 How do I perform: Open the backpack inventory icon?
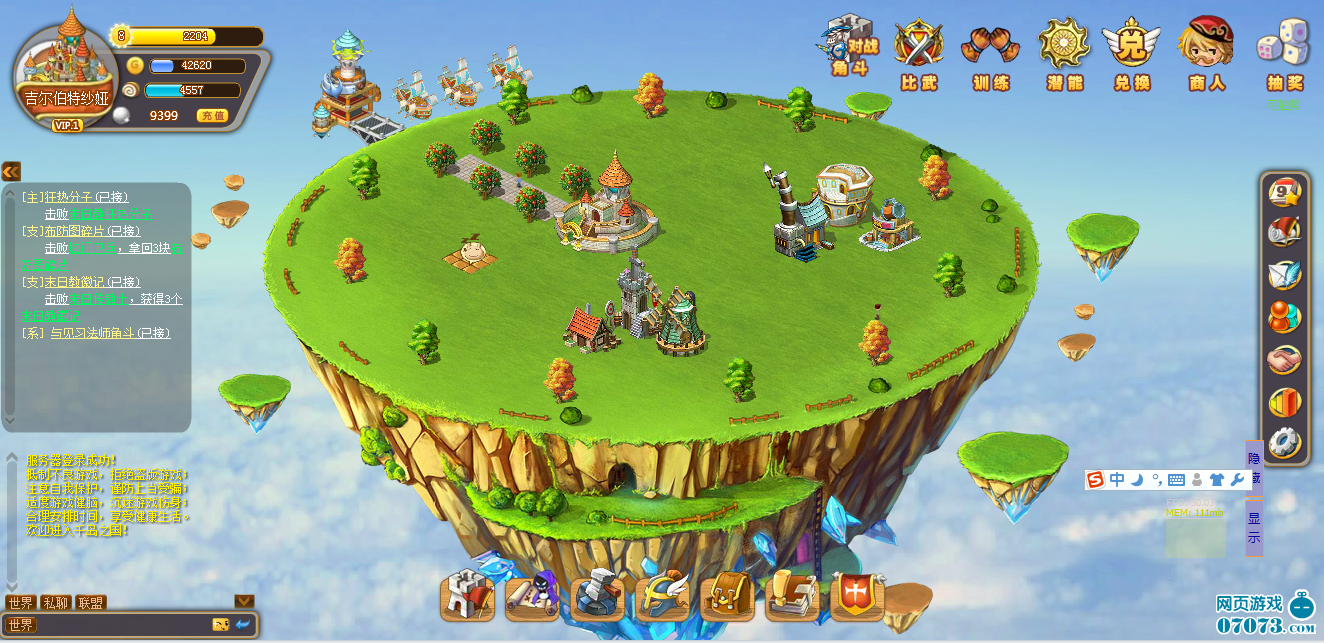pos(727,597)
